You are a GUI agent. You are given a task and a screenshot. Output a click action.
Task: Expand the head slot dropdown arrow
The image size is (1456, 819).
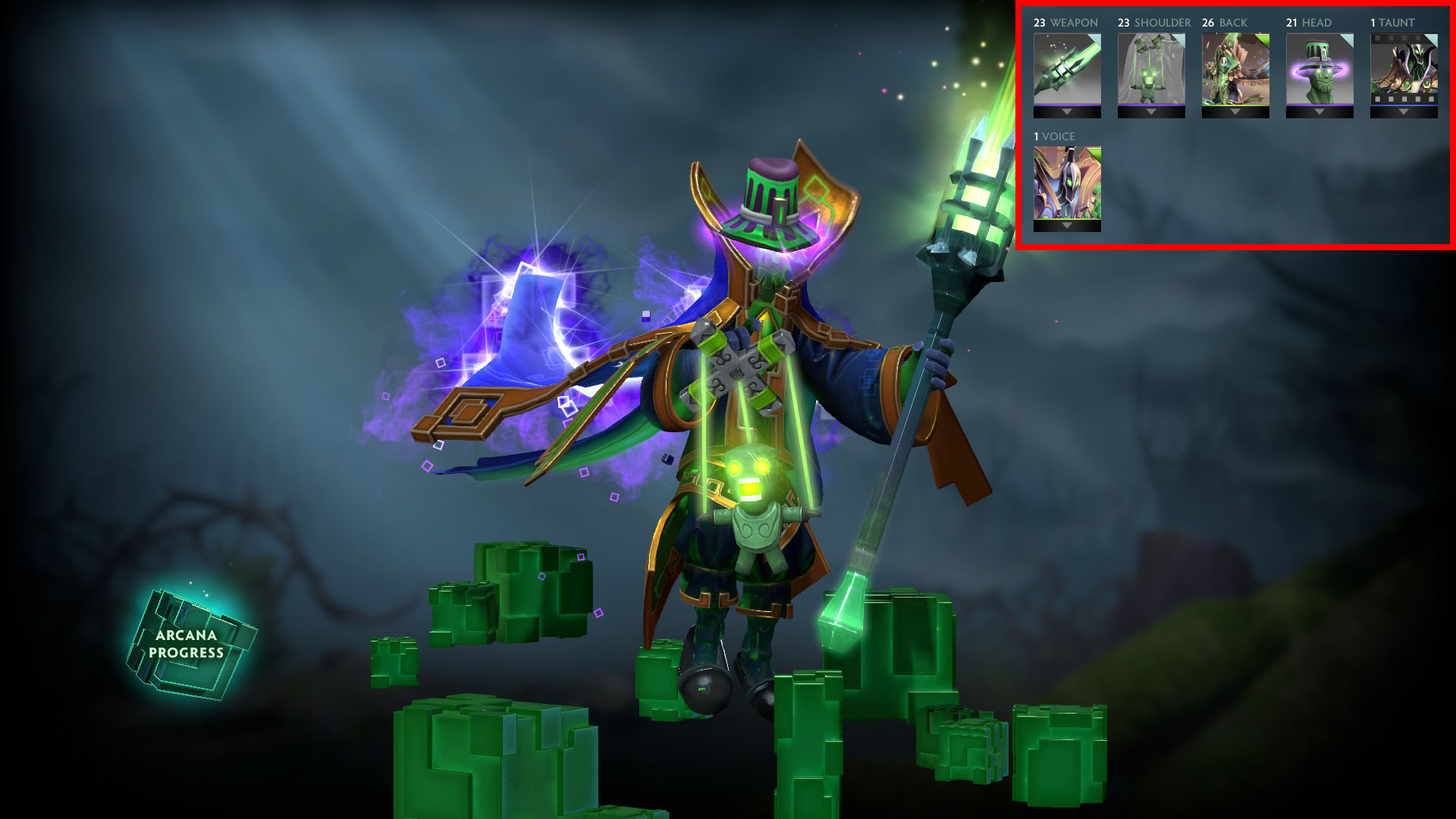tap(1319, 112)
